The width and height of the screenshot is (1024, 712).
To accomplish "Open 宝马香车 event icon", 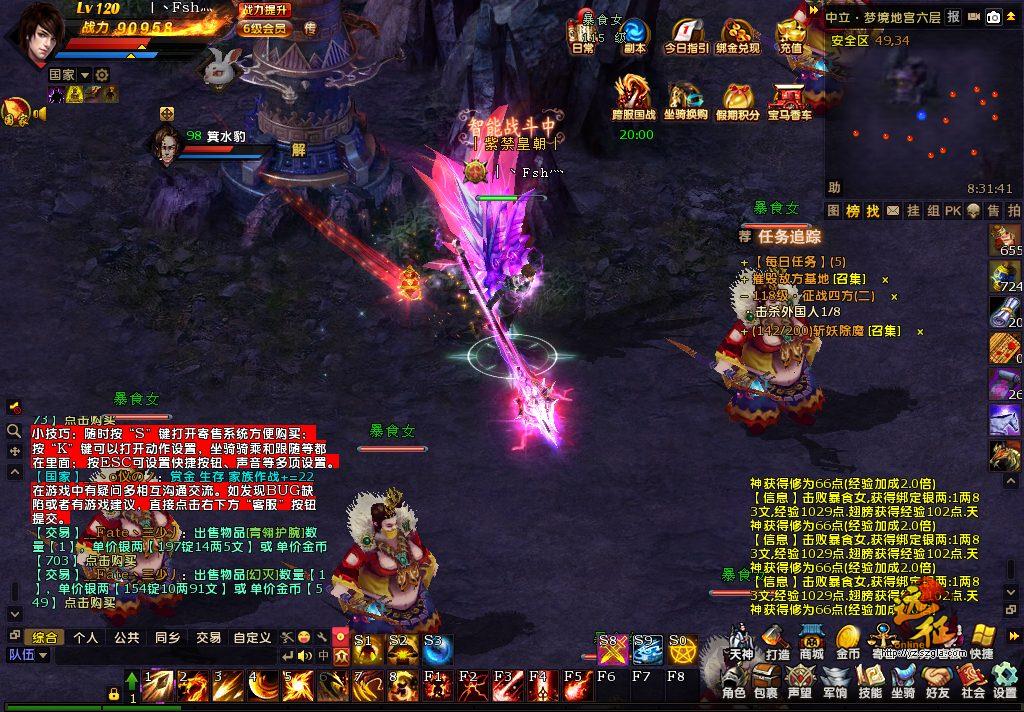I will 789,100.
